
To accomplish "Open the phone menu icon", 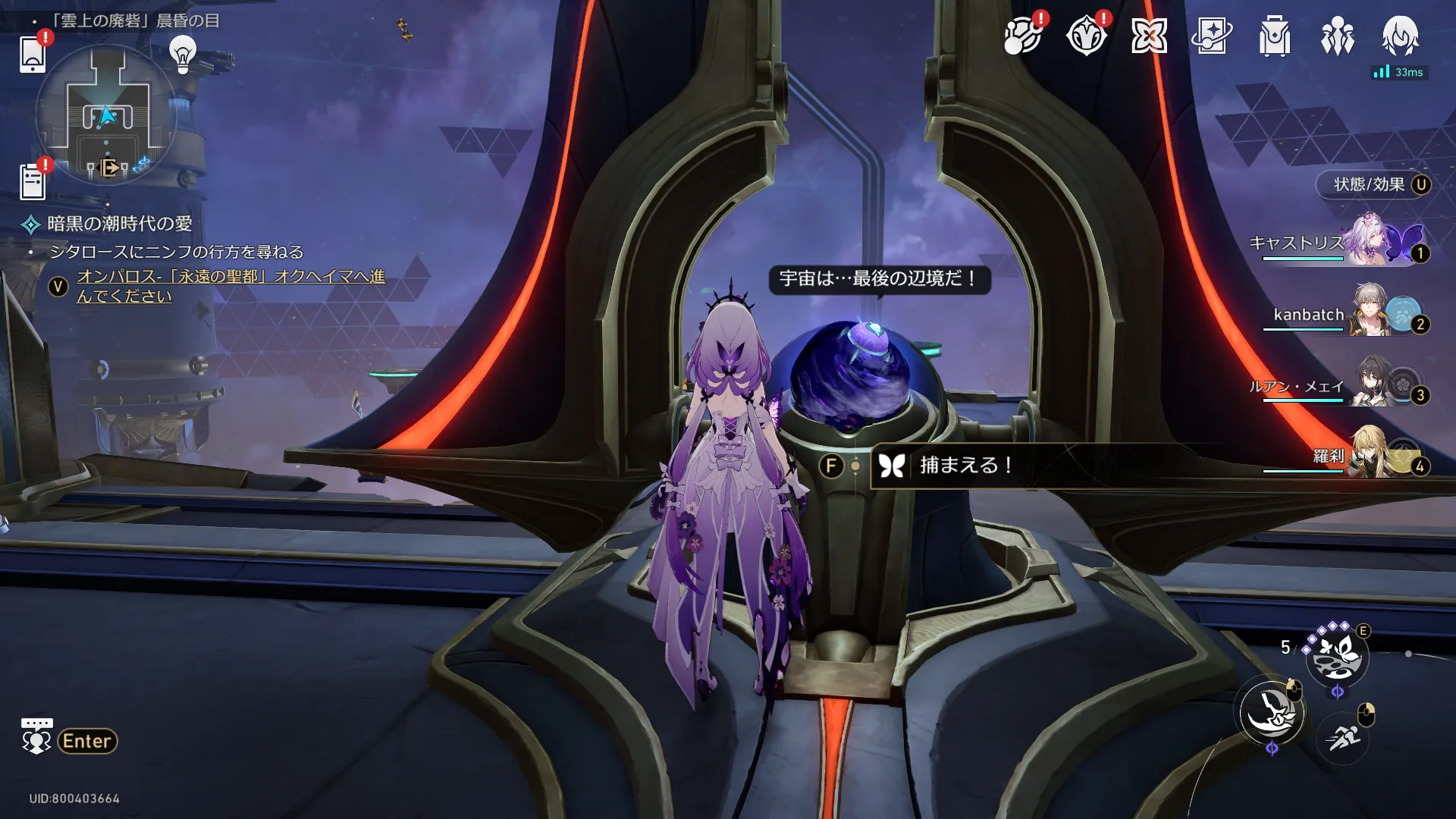I will click(x=33, y=54).
